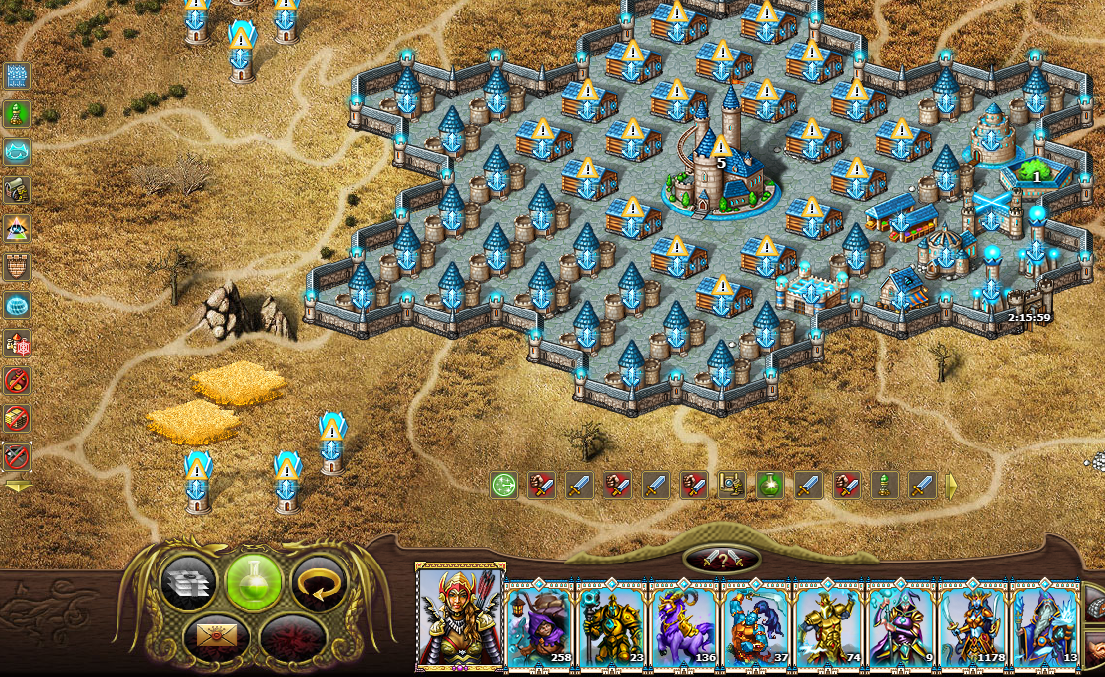Click the golden return arrow button

[x=318, y=581]
